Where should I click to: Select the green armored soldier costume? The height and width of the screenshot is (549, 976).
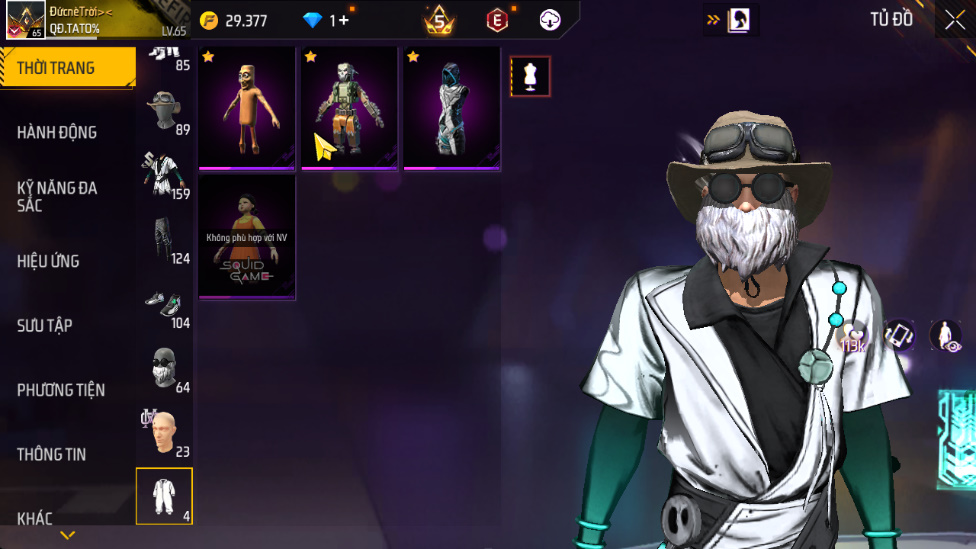349,108
